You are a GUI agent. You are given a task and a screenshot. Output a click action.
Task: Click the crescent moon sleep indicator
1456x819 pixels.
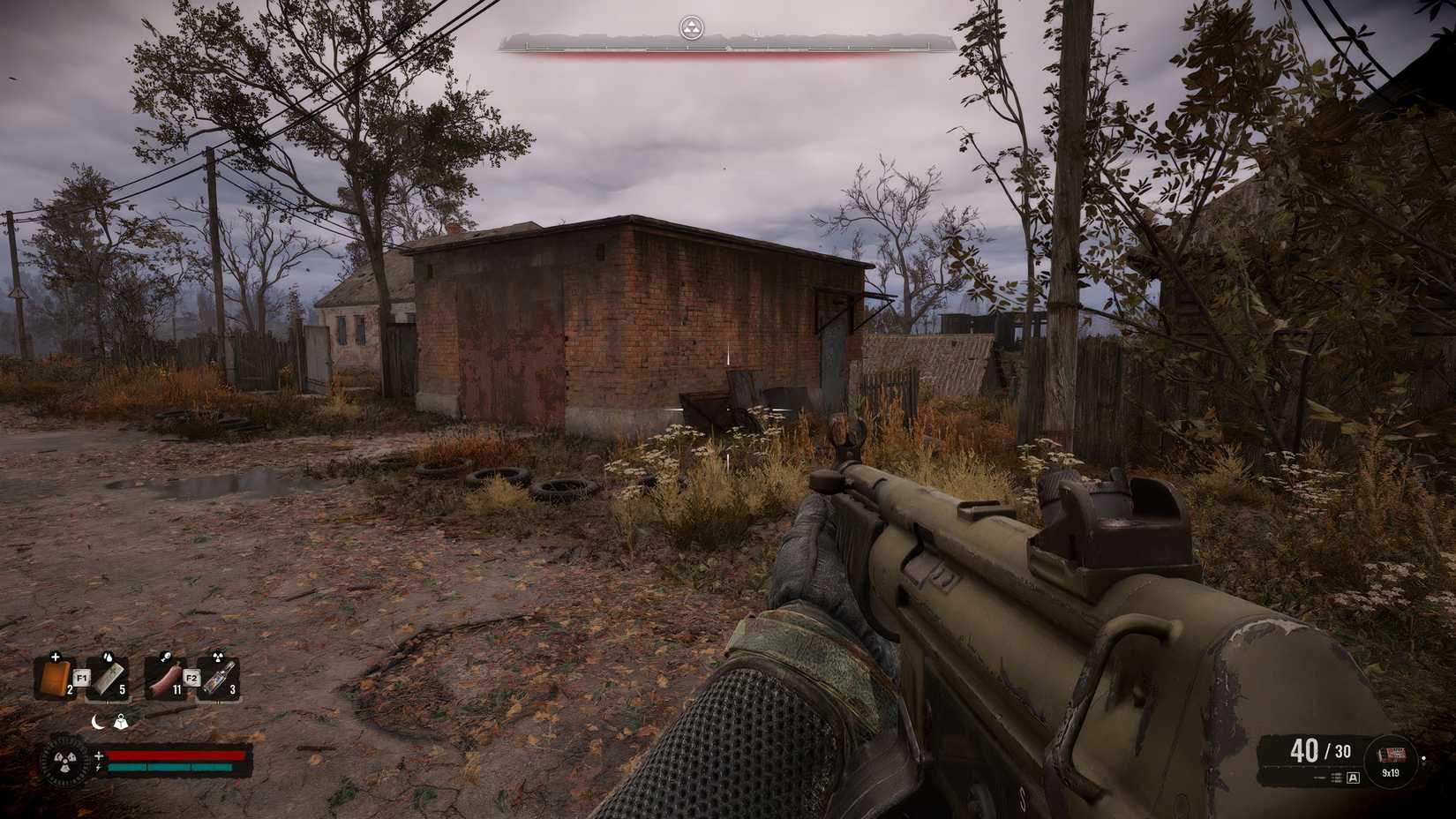(98, 722)
